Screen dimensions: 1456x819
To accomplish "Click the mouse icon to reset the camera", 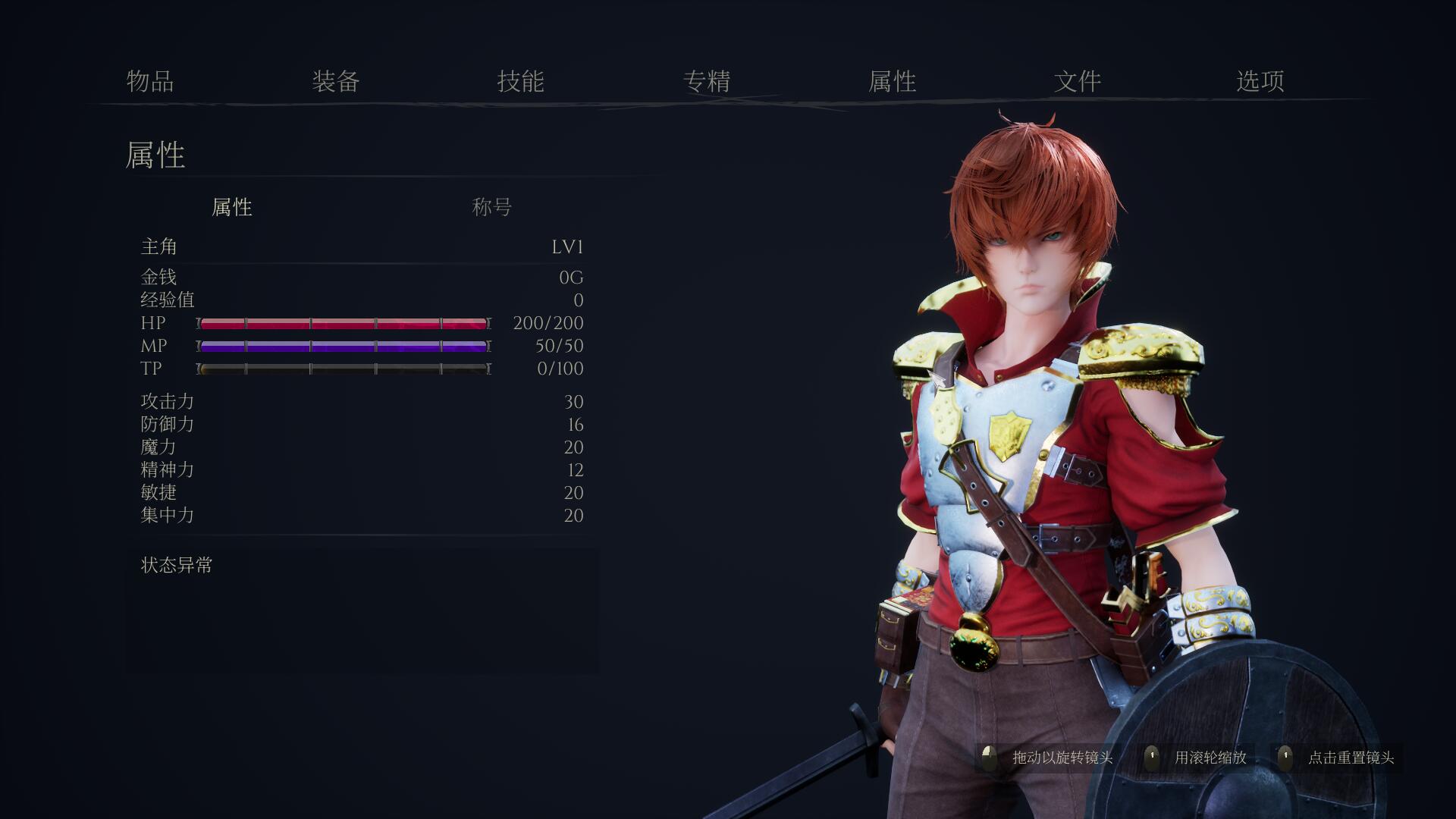I will tap(1286, 756).
